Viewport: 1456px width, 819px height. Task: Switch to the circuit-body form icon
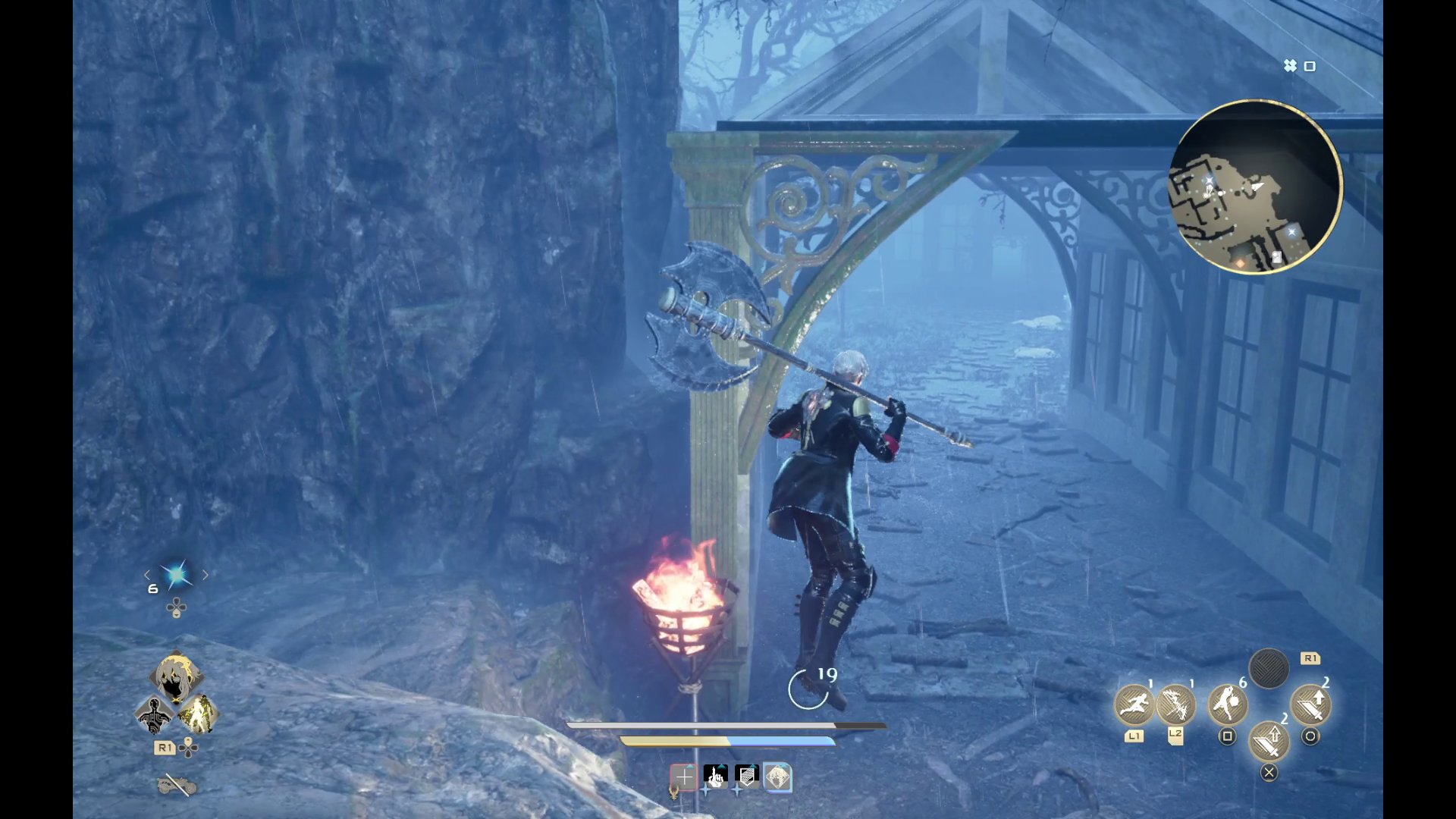click(155, 715)
